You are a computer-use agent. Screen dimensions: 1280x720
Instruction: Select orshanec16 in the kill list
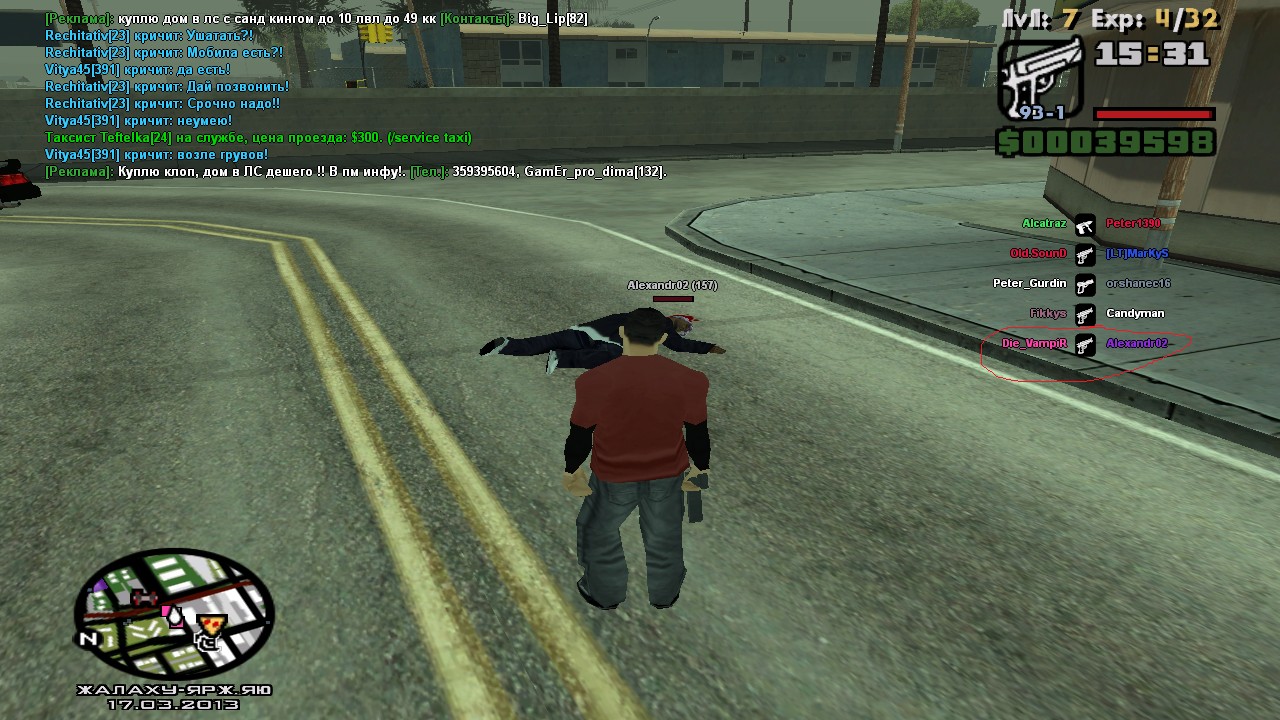point(1138,284)
